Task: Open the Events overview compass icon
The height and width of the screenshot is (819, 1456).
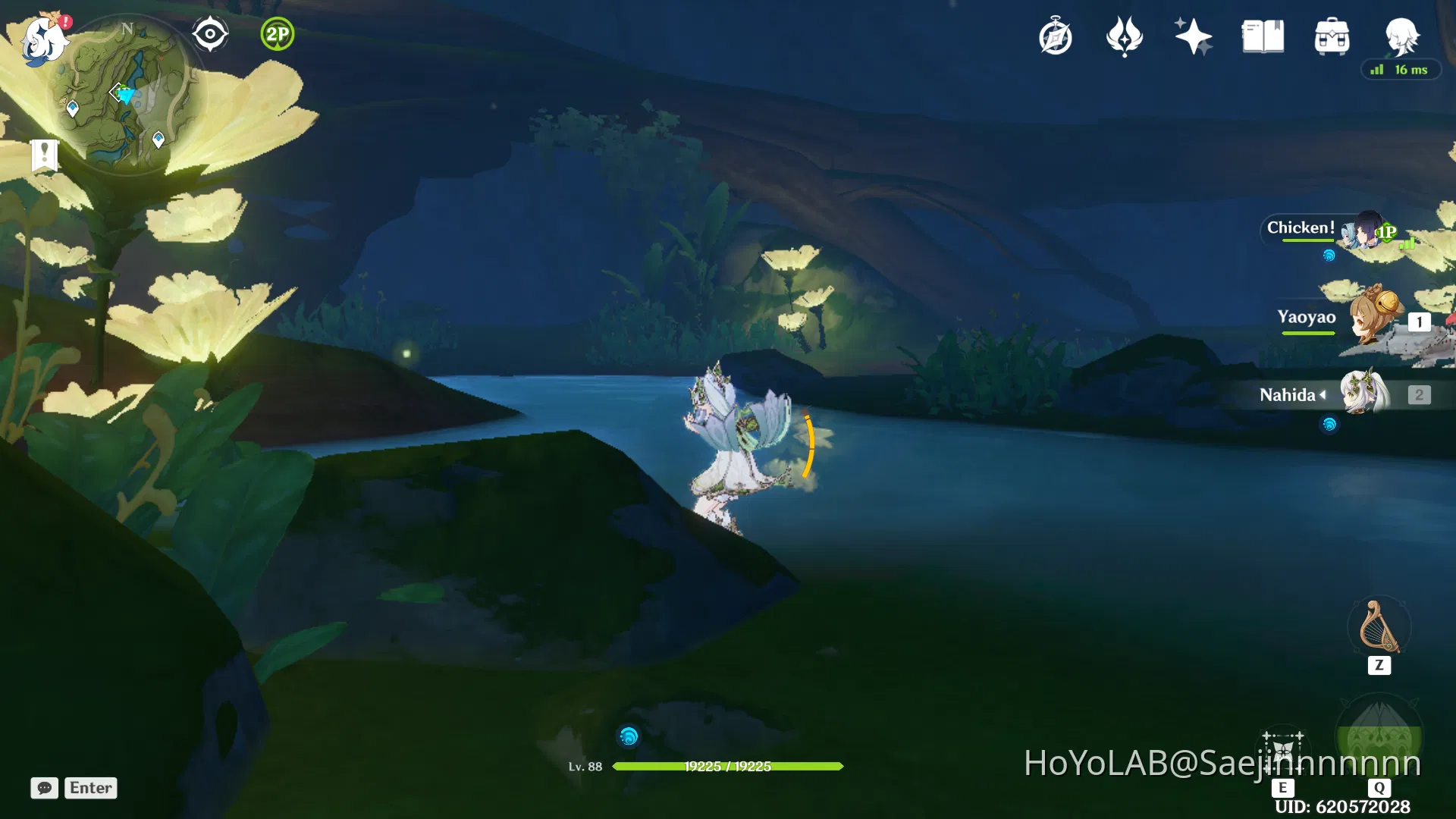Action: click(1056, 36)
